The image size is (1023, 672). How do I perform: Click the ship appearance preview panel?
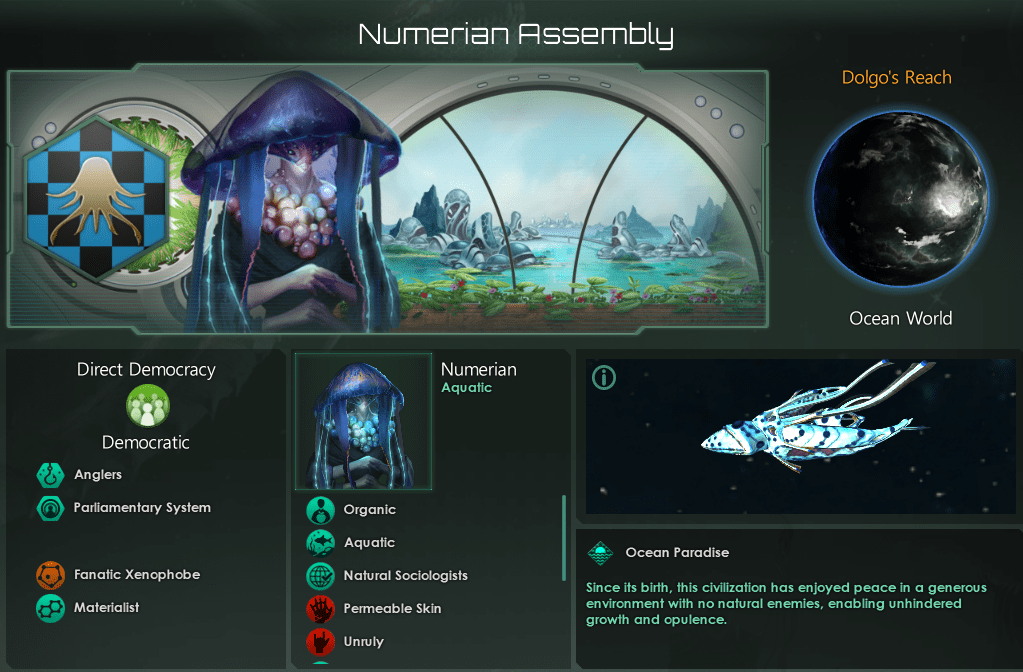tap(800, 436)
